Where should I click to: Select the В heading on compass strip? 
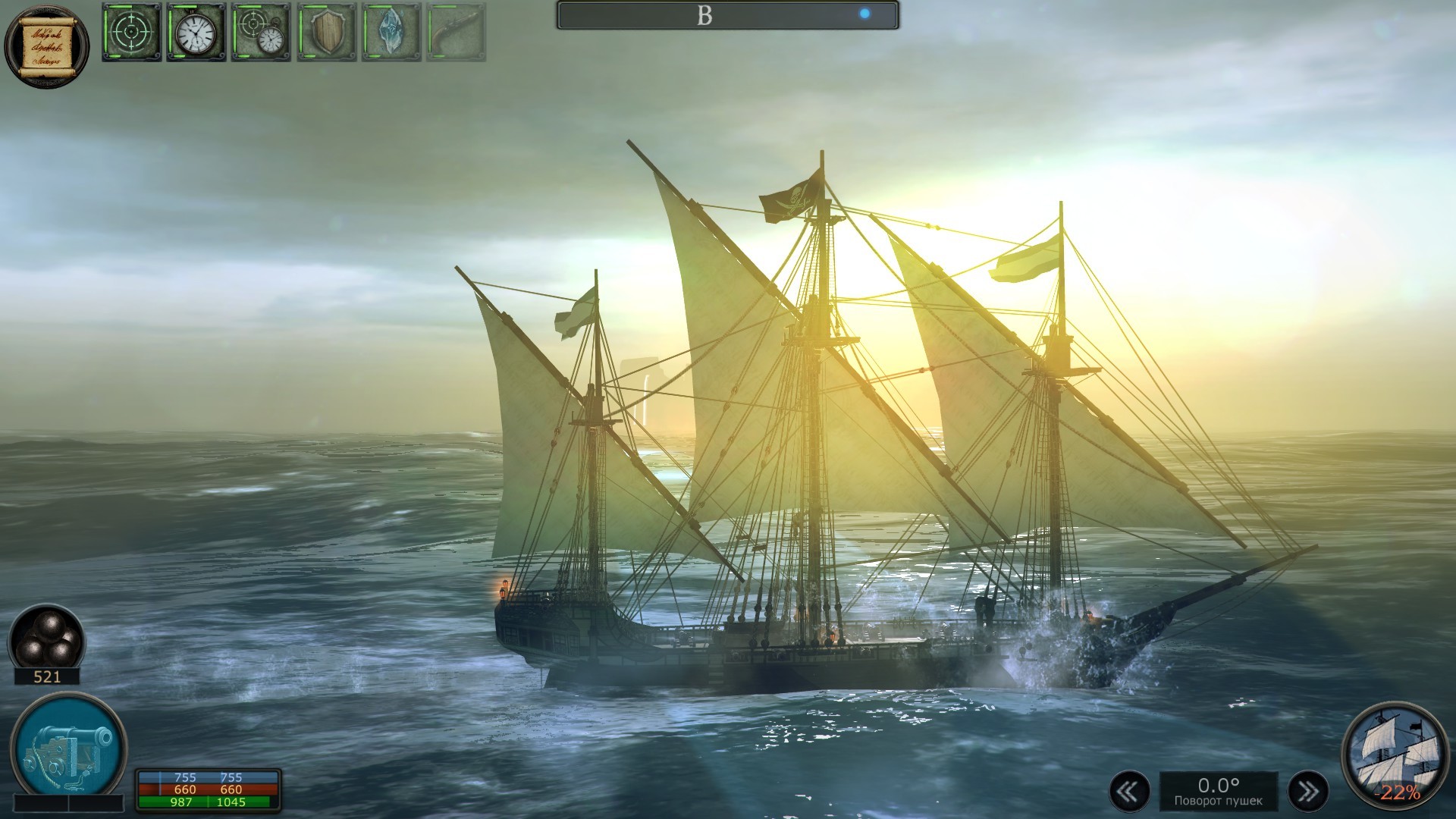coord(705,12)
